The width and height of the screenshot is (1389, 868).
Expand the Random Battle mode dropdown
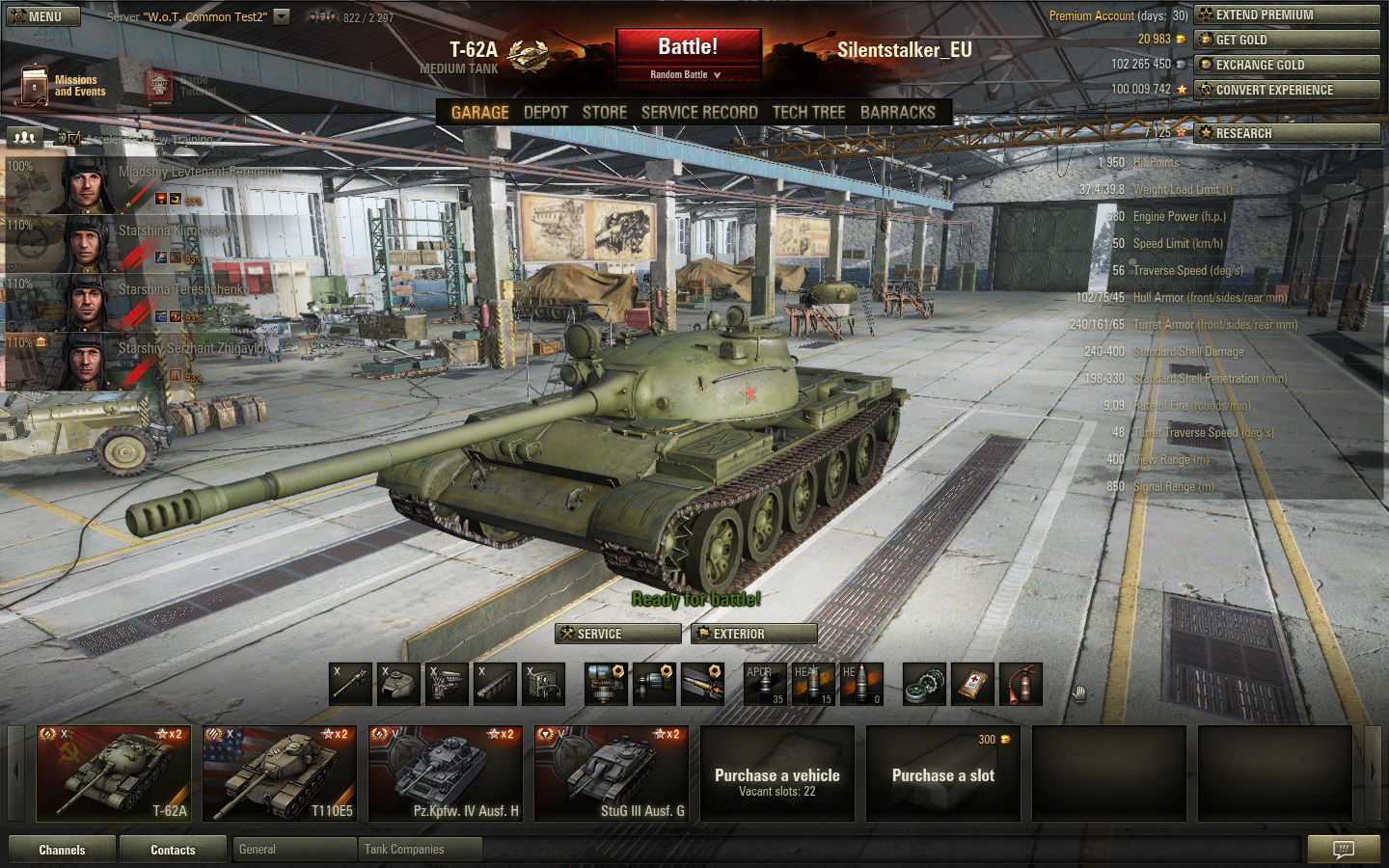click(x=687, y=74)
